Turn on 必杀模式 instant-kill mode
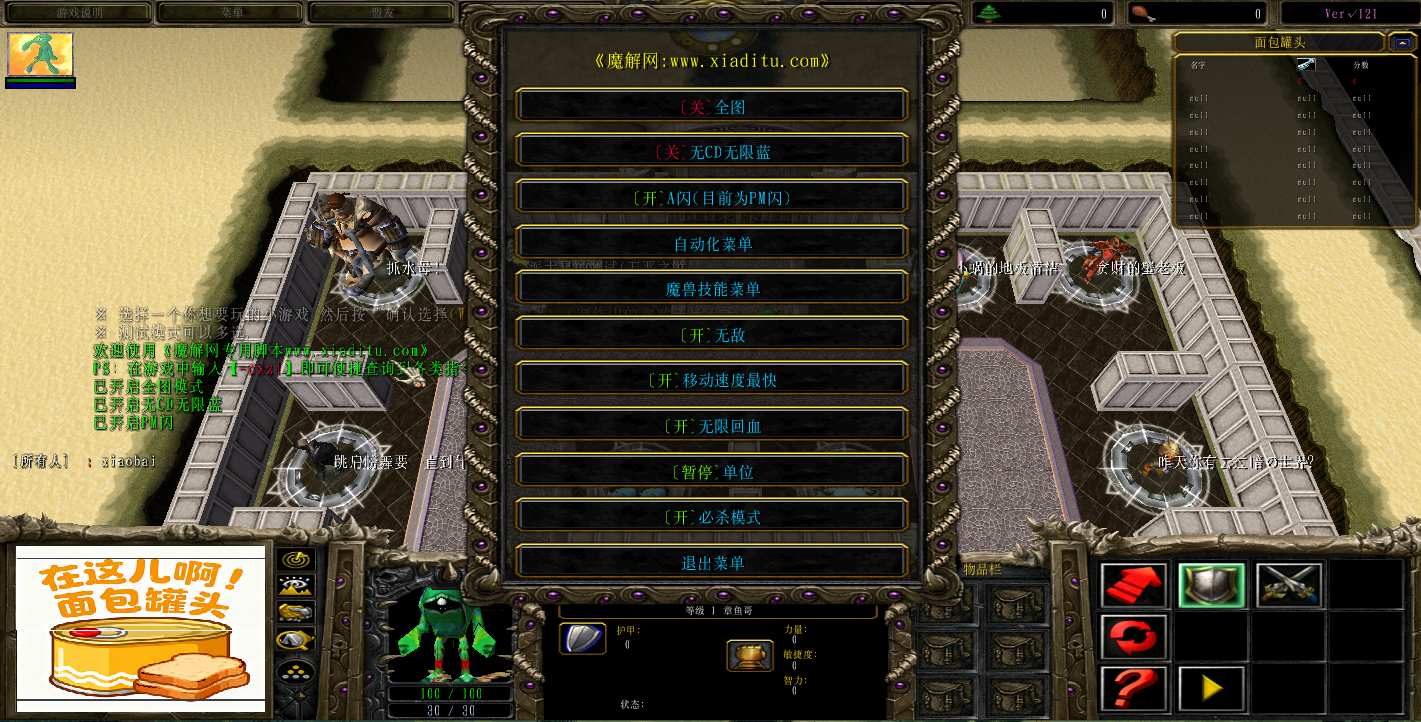 tap(711, 517)
